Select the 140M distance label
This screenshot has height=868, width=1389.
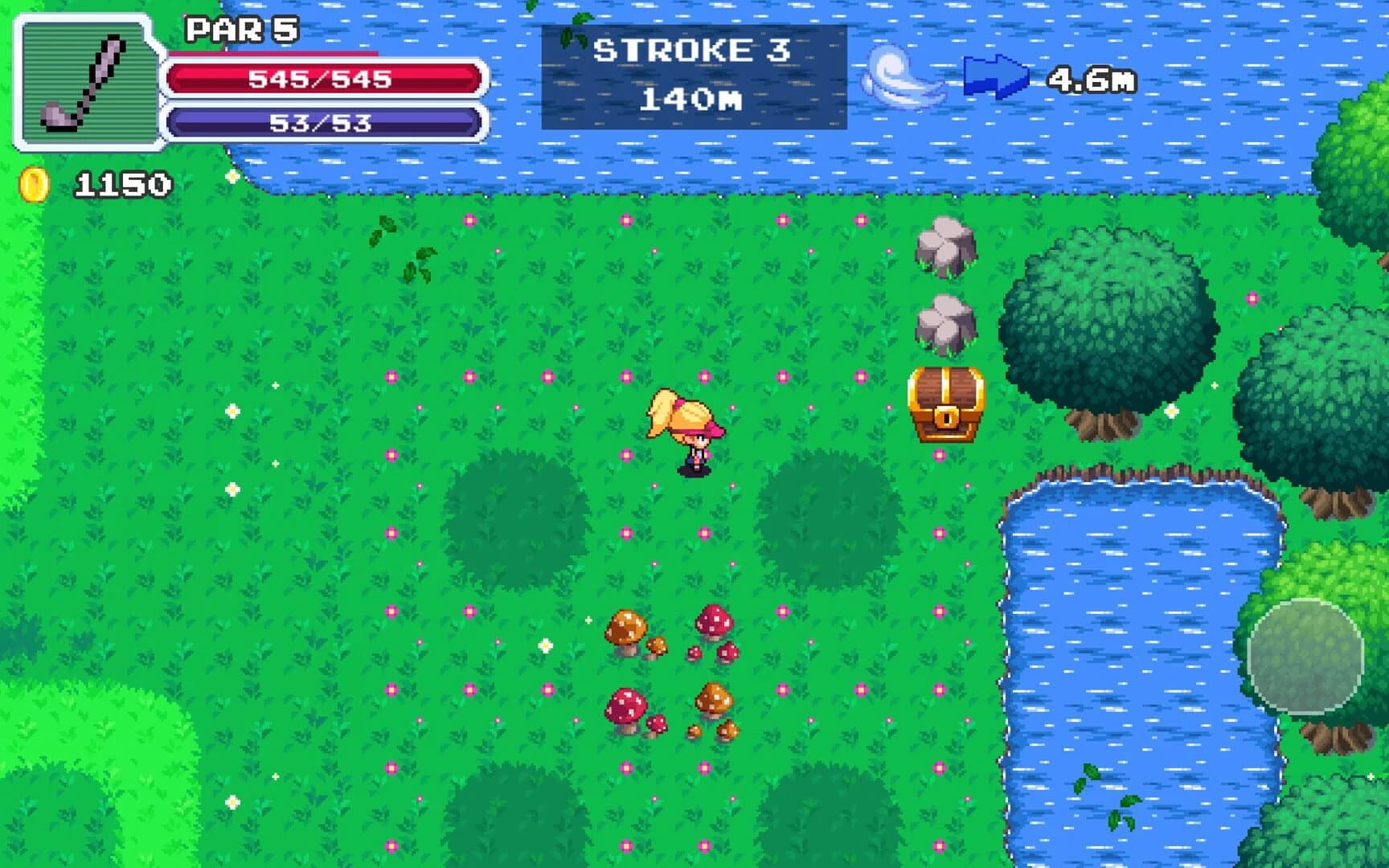[695, 99]
